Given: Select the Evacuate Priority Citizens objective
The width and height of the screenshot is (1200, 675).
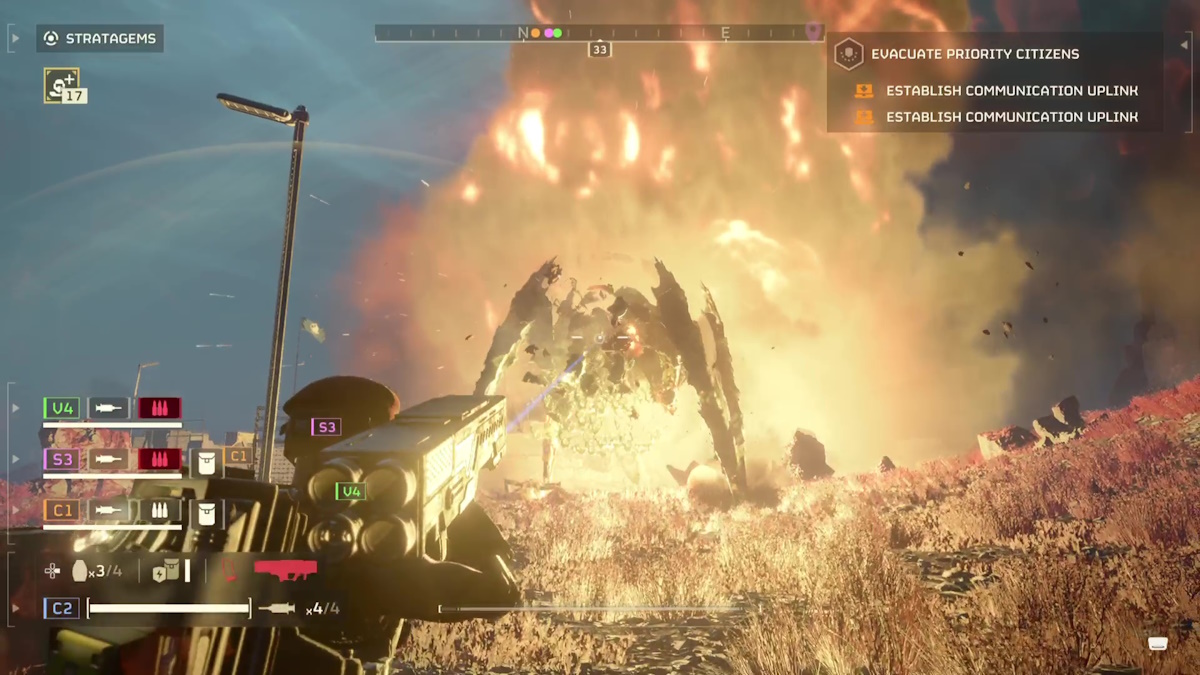Looking at the screenshot, I should pos(974,54).
